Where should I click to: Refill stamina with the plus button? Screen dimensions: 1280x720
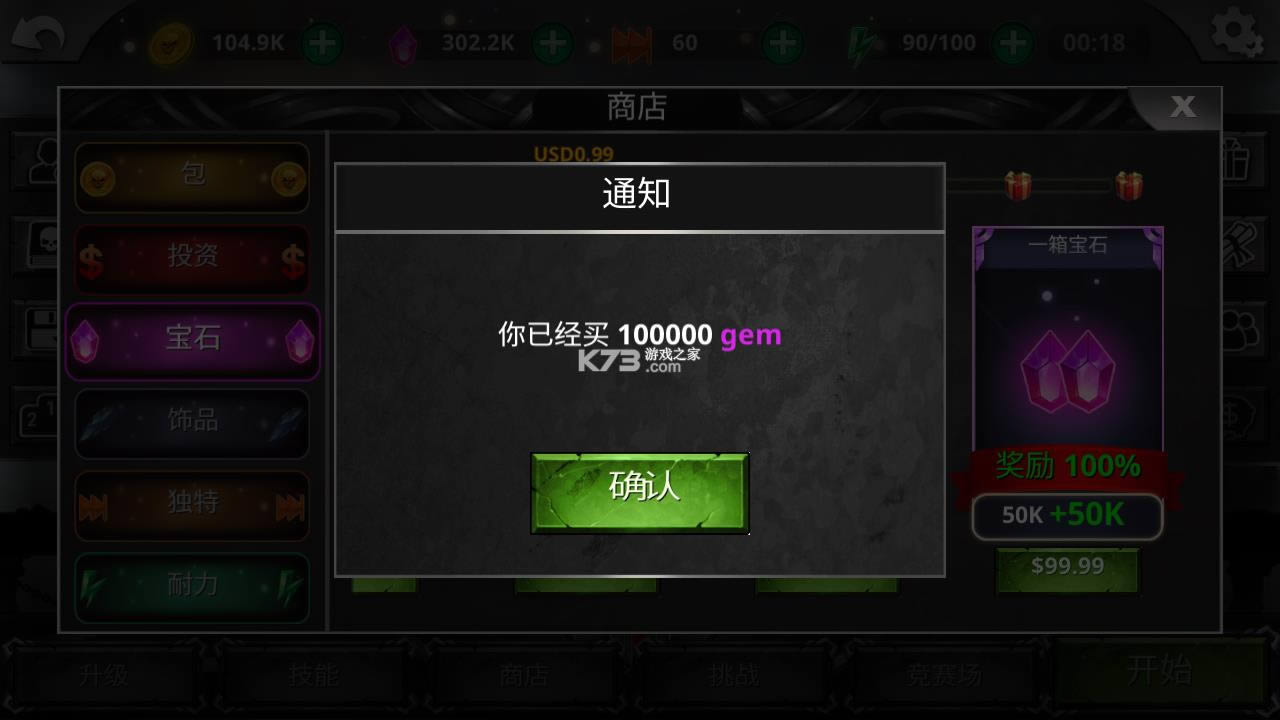click(1013, 43)
